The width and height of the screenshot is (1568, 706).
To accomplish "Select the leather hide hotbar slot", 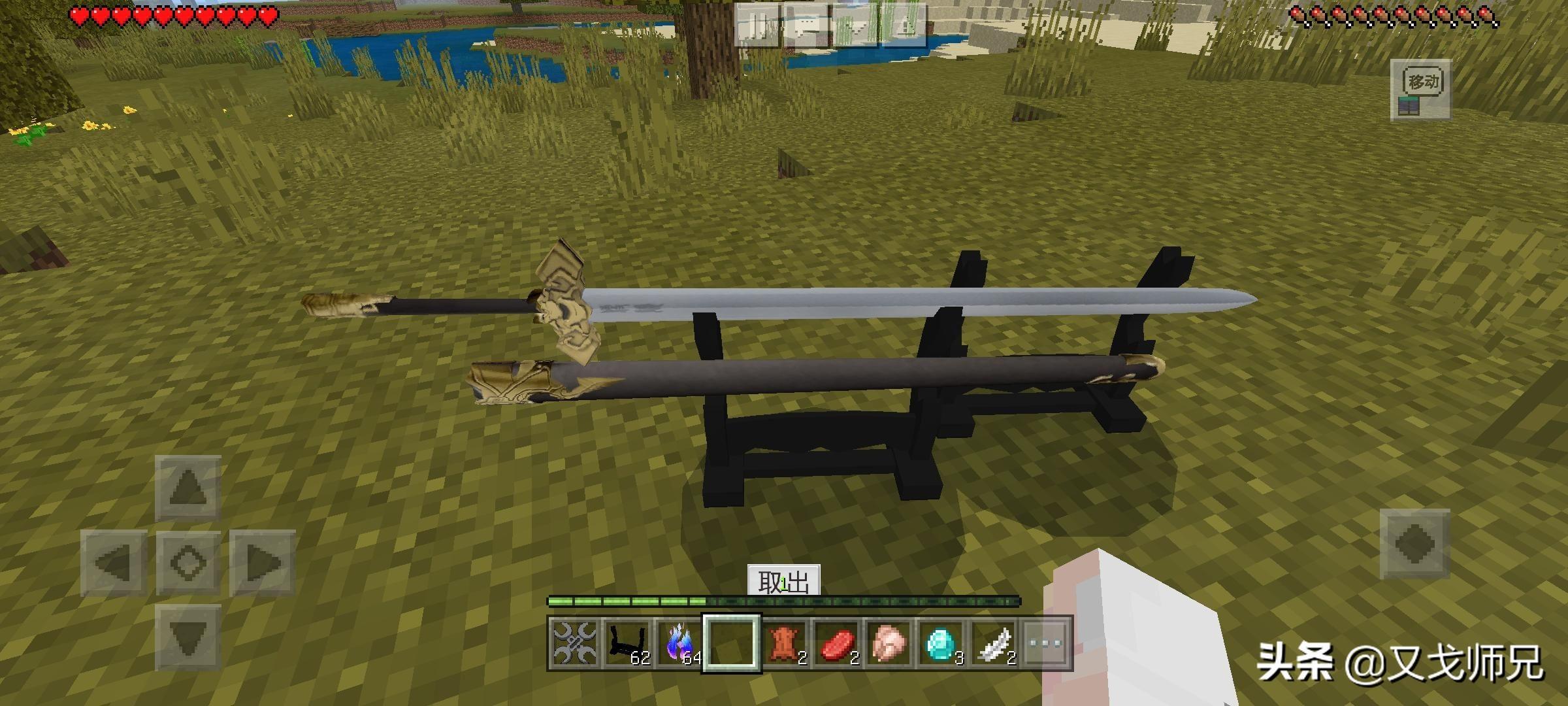I will click(x=784, y=643).
